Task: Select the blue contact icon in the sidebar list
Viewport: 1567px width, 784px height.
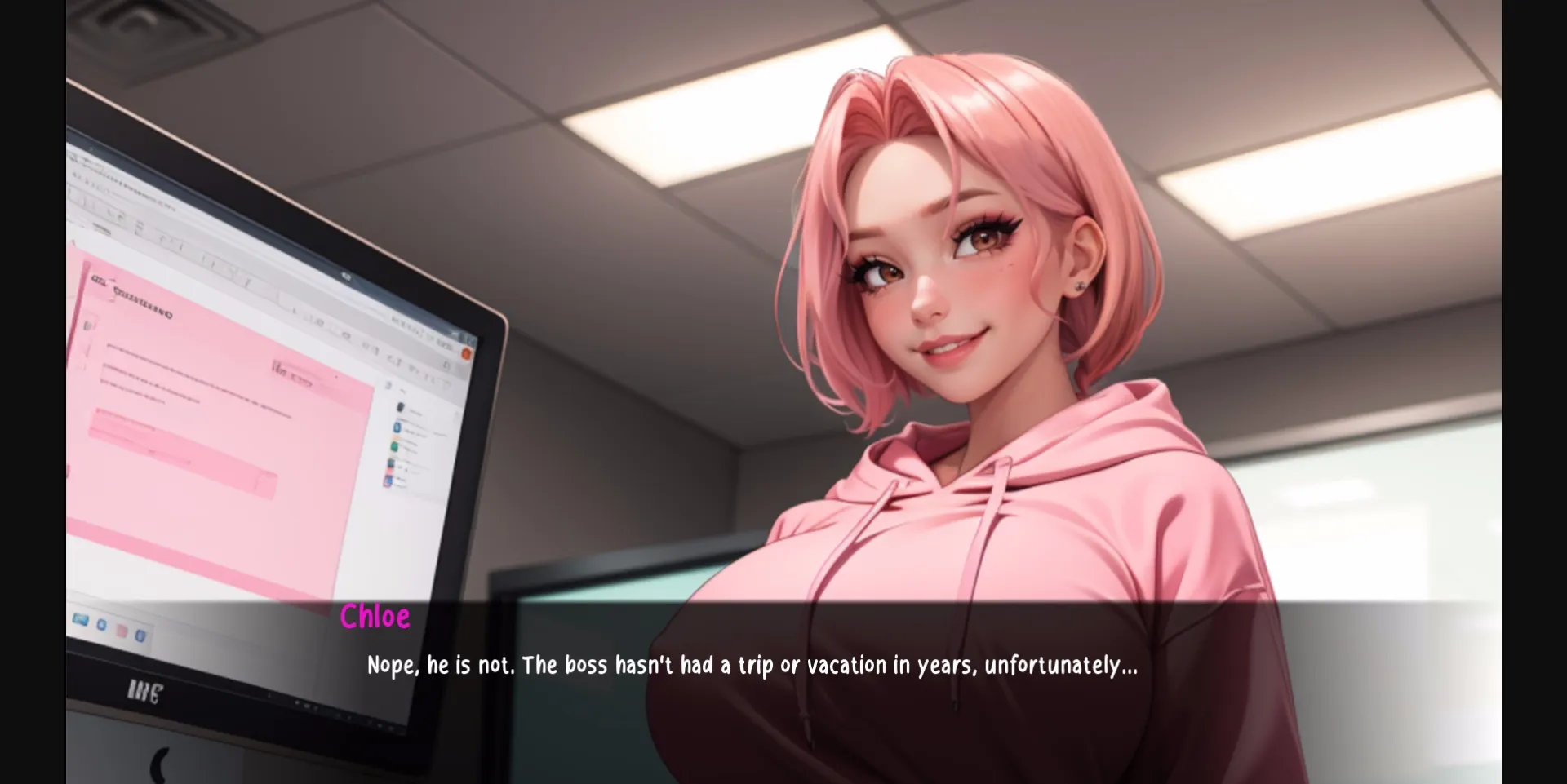Action: point(396,427)
